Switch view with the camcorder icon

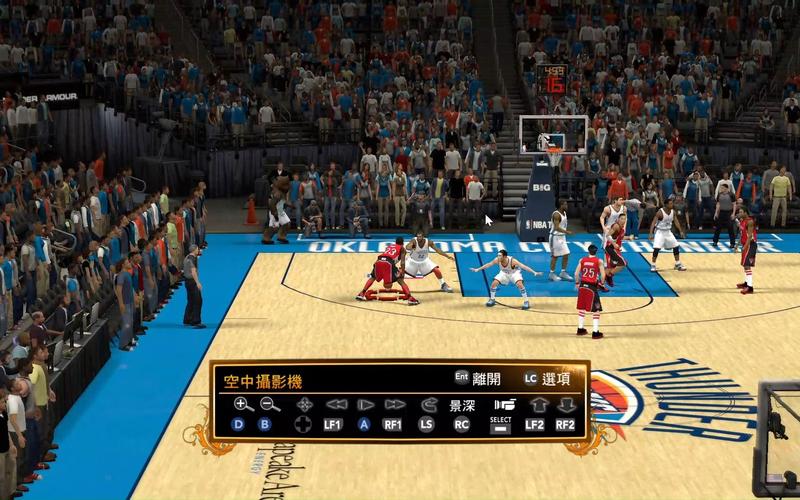tap(503, 405)
